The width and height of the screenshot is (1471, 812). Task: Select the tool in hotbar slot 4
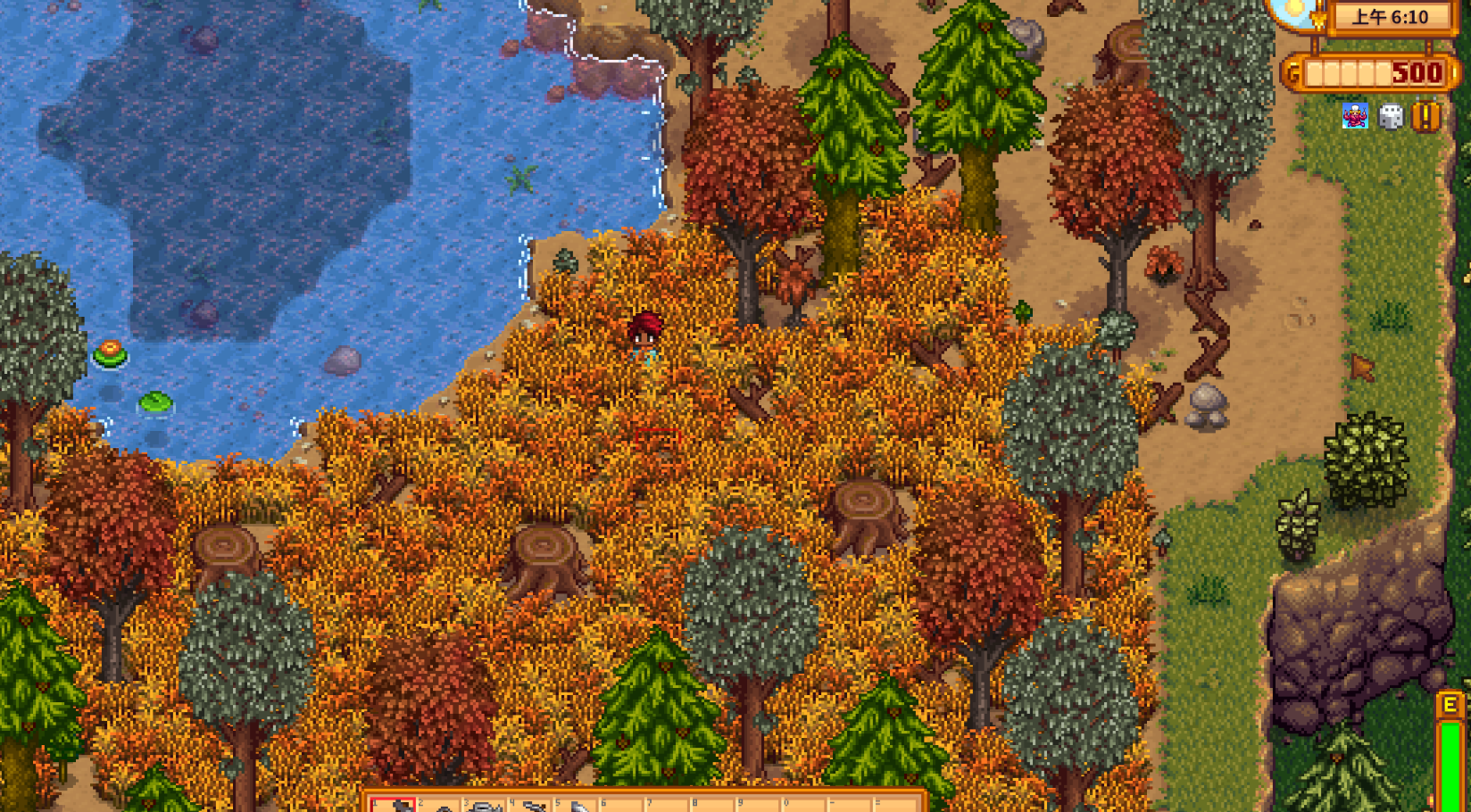click(x=531, y=806)
